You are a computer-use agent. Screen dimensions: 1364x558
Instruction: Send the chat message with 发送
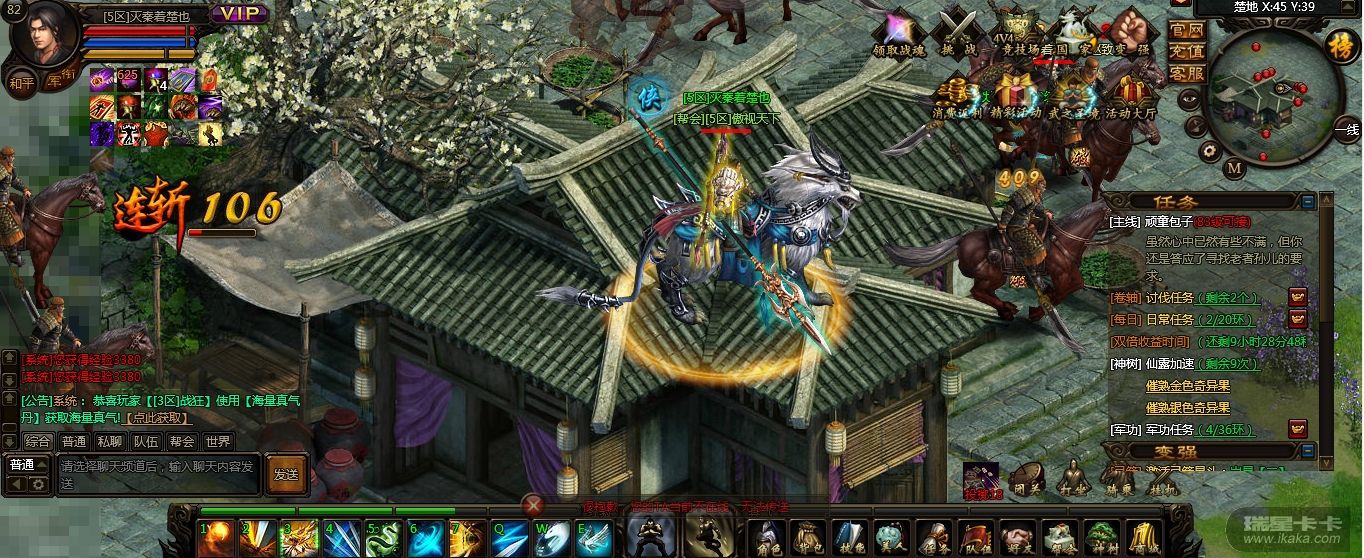(286, 474)
